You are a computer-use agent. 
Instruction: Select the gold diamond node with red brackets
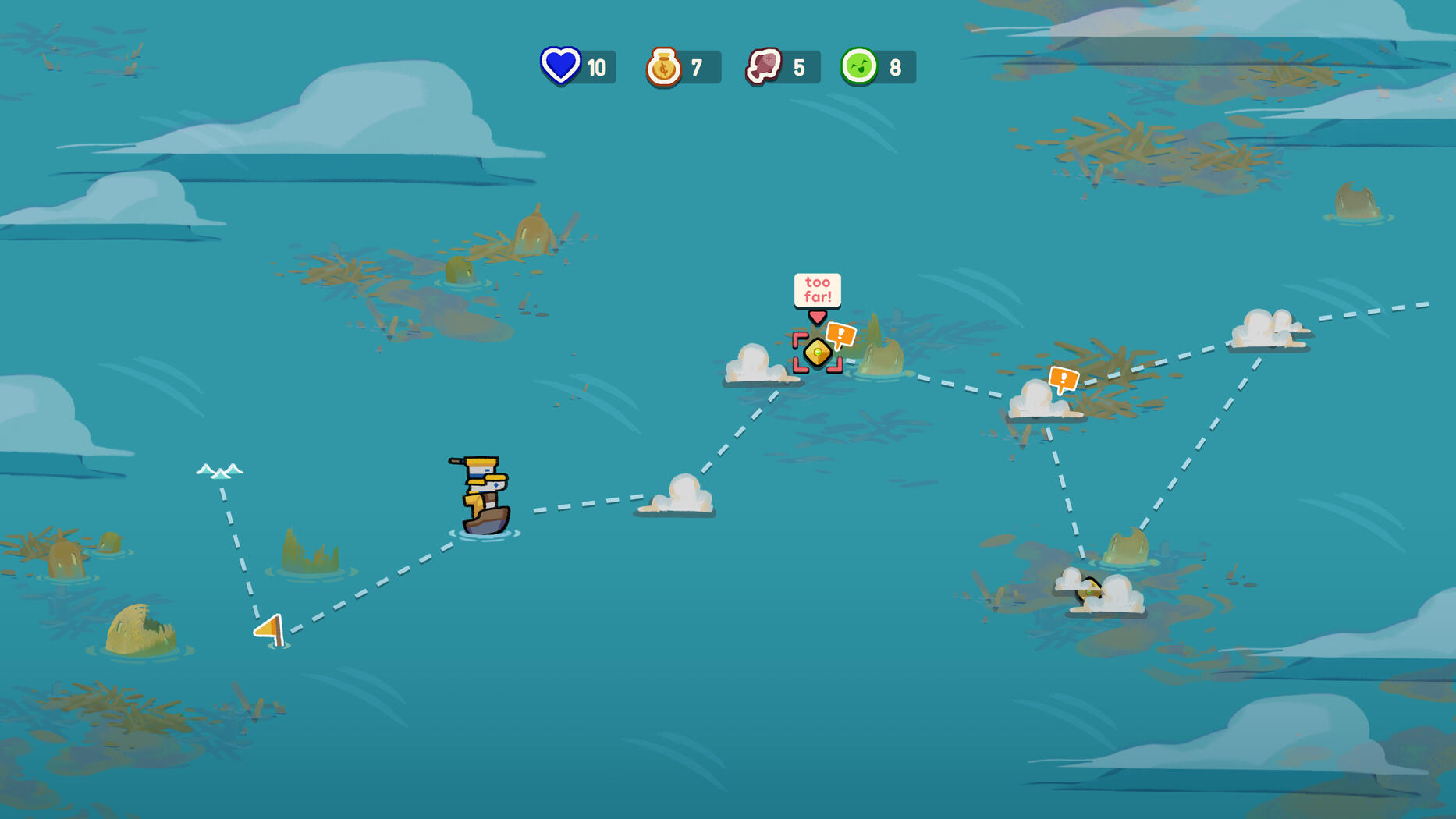(x=817, y=353)
